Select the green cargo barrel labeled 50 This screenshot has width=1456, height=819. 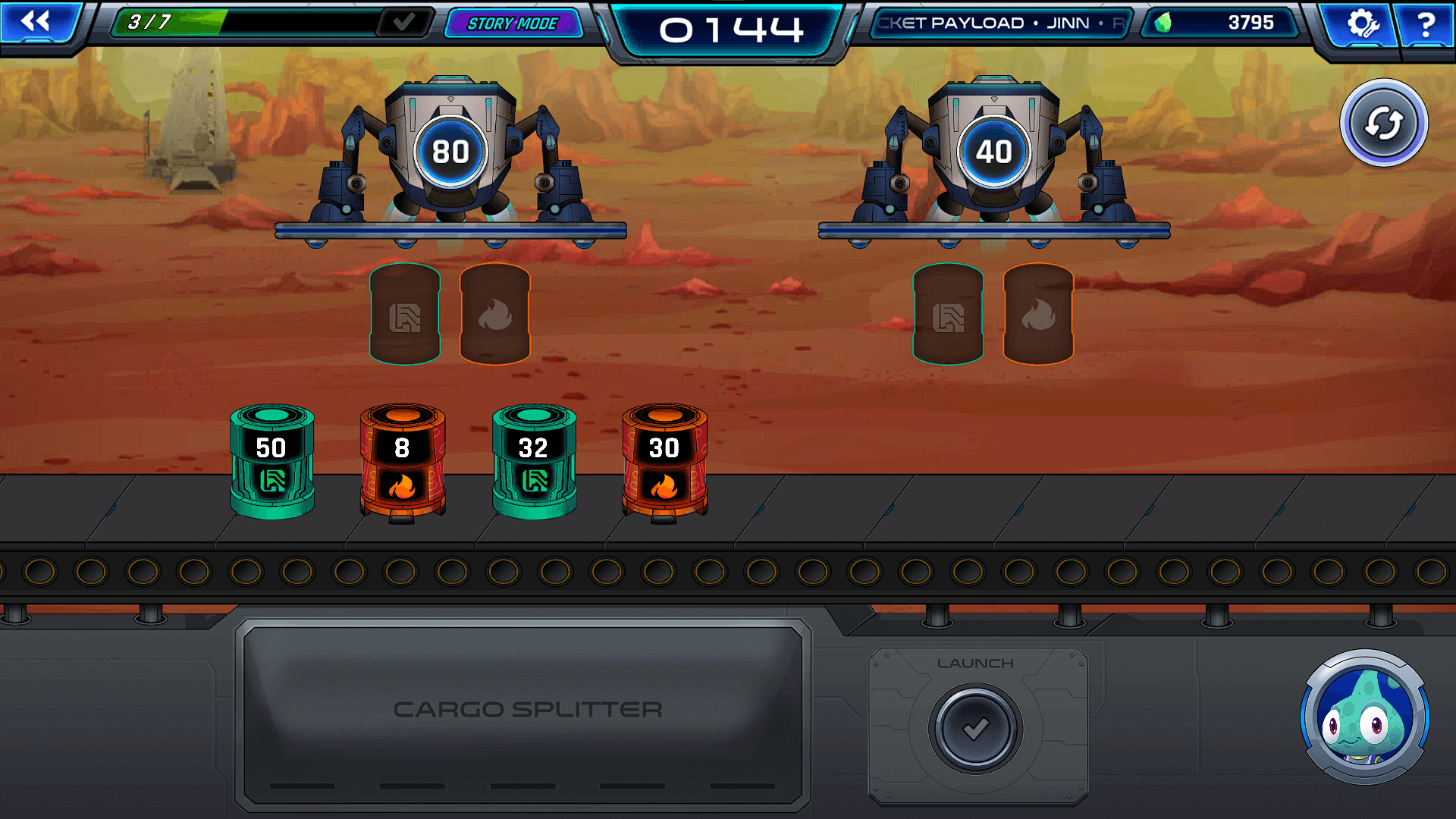(271, 461)
